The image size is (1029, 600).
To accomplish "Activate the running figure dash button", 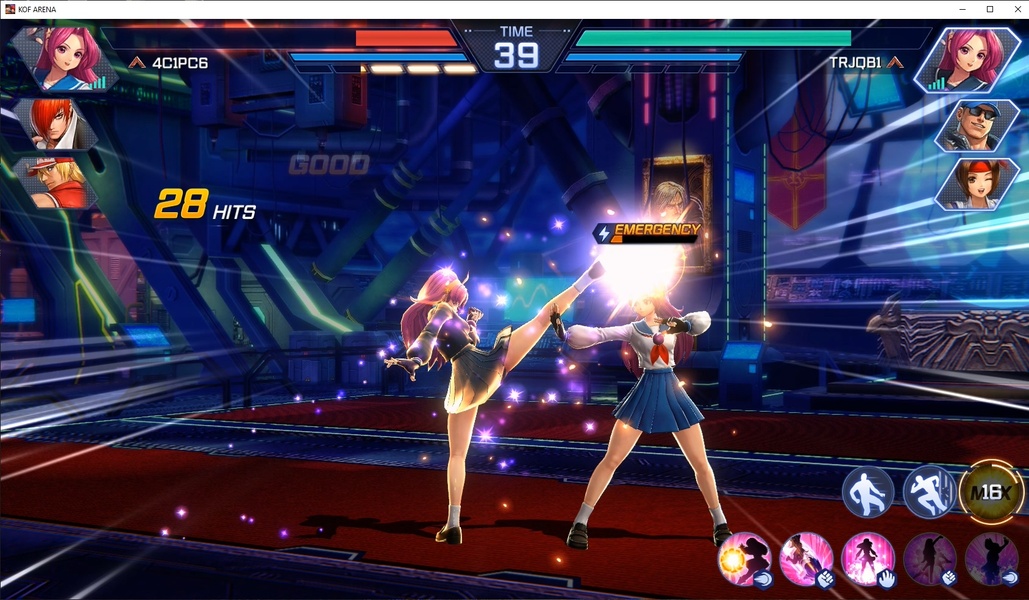I will (x=929, y=492).
